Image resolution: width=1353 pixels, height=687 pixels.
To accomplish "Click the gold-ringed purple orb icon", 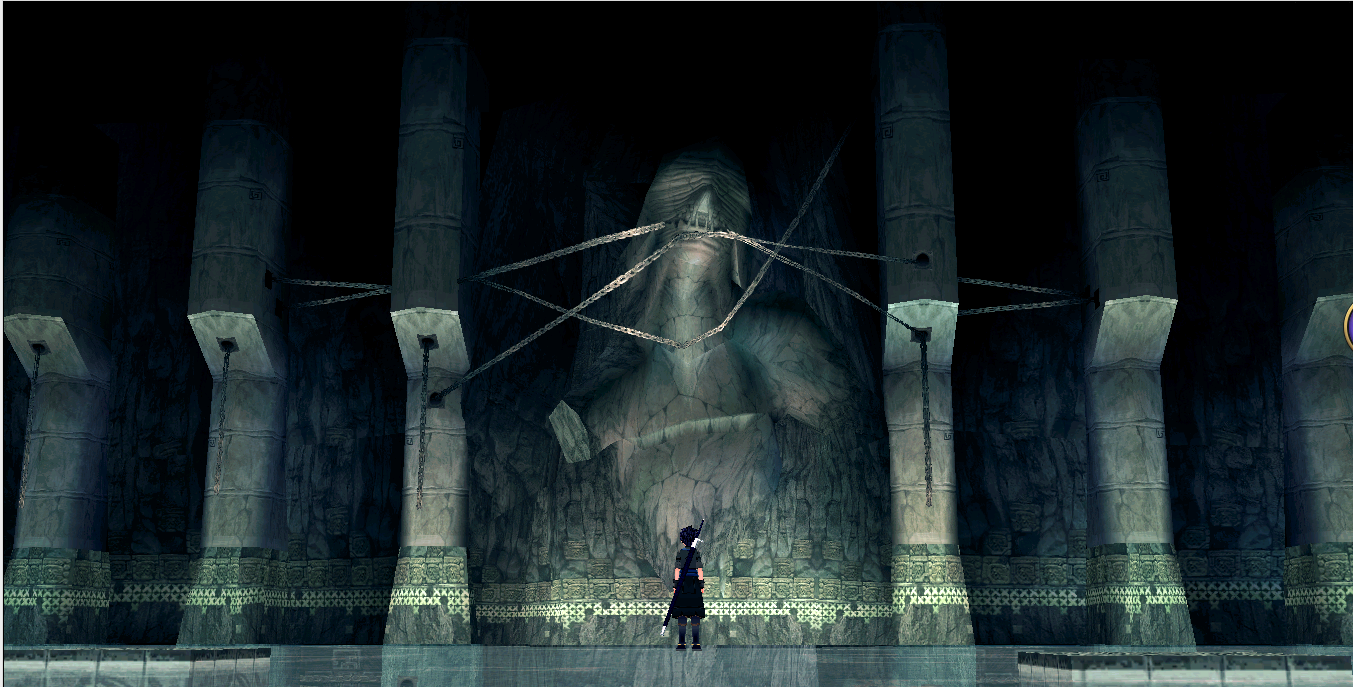I will pos(1349,327).
